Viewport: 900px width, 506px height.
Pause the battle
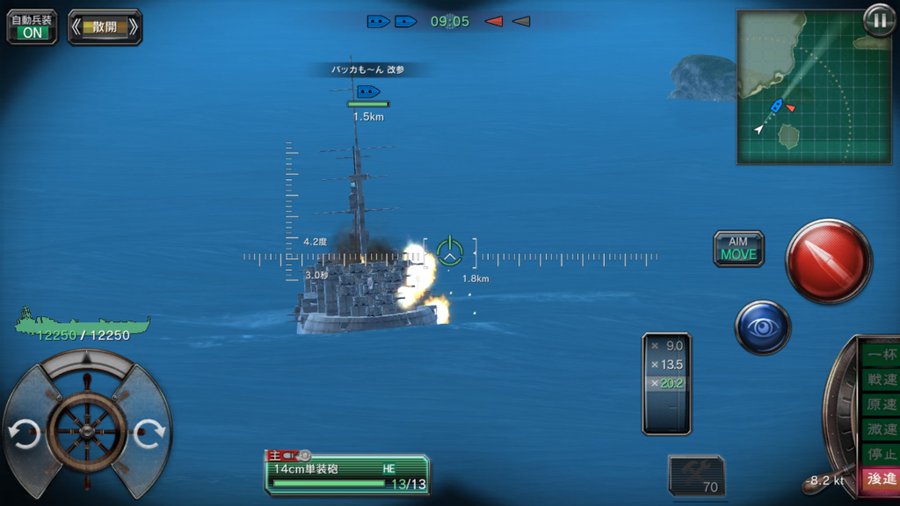(x=879, y=21)
